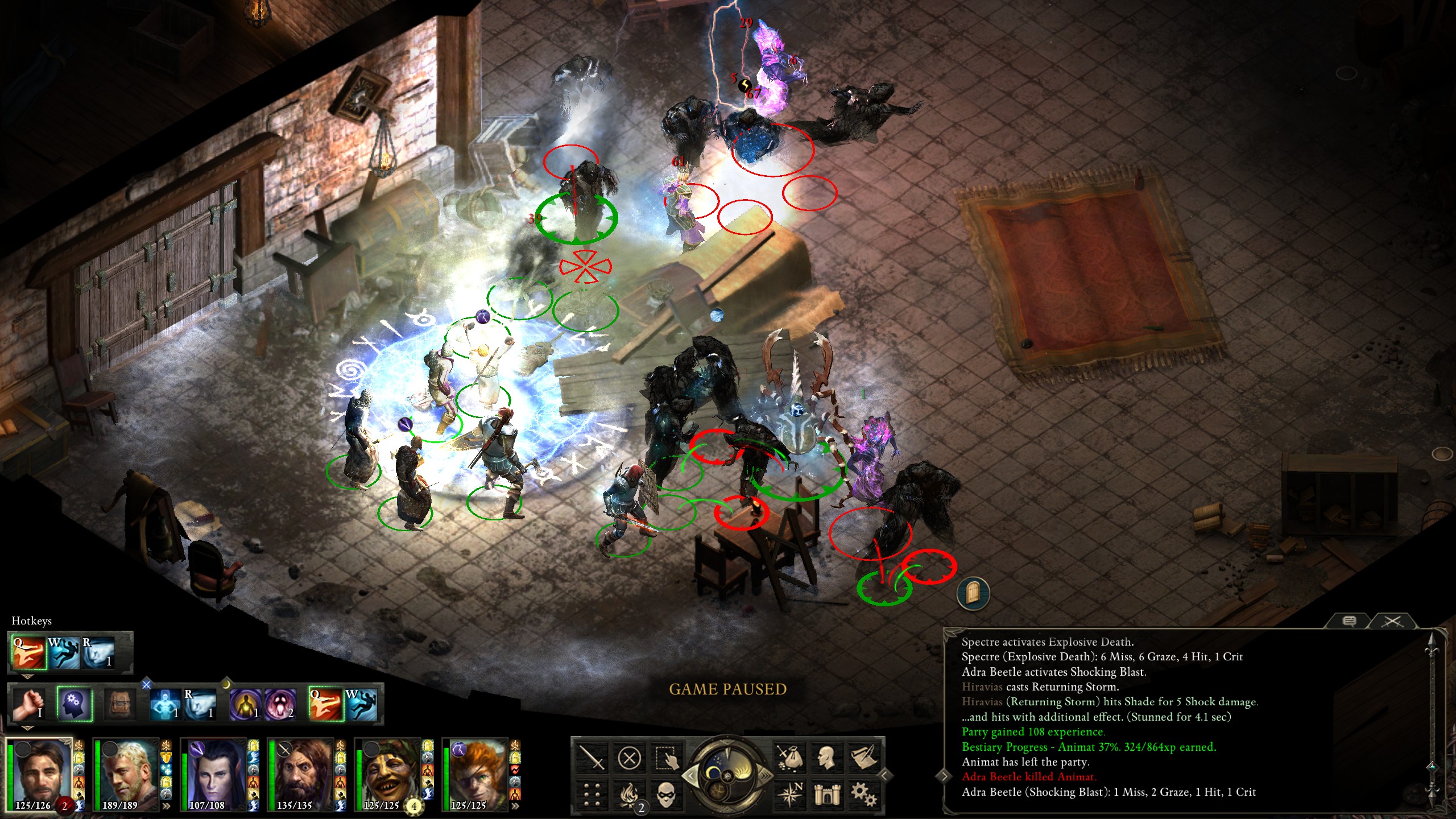The image size is (1456, 819).
Task: Cancel current action with circled X button
Action: (629, 758)
